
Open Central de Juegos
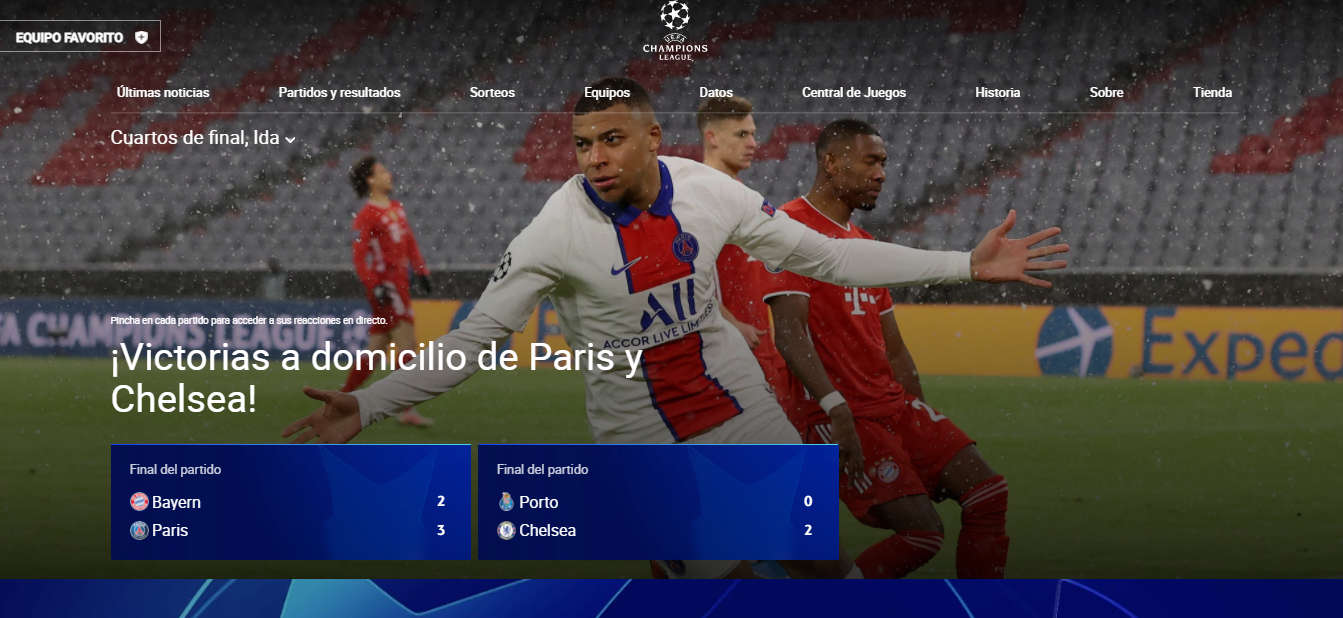click(x=854, y=93)
